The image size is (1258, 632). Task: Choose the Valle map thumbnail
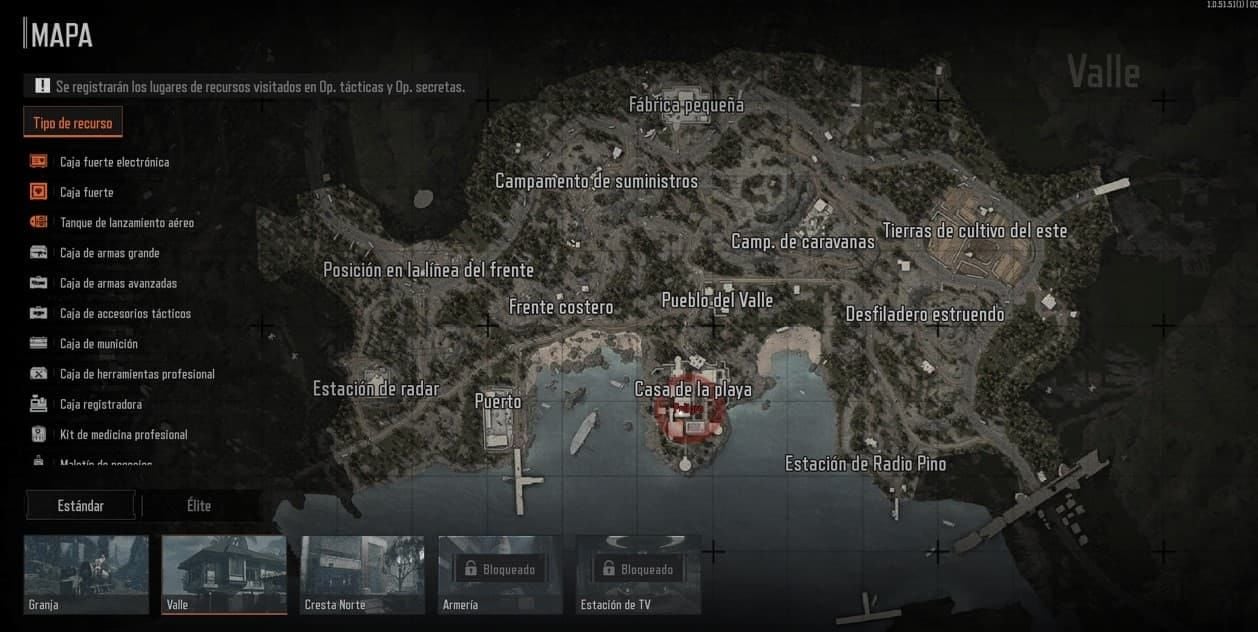point(224,574)
